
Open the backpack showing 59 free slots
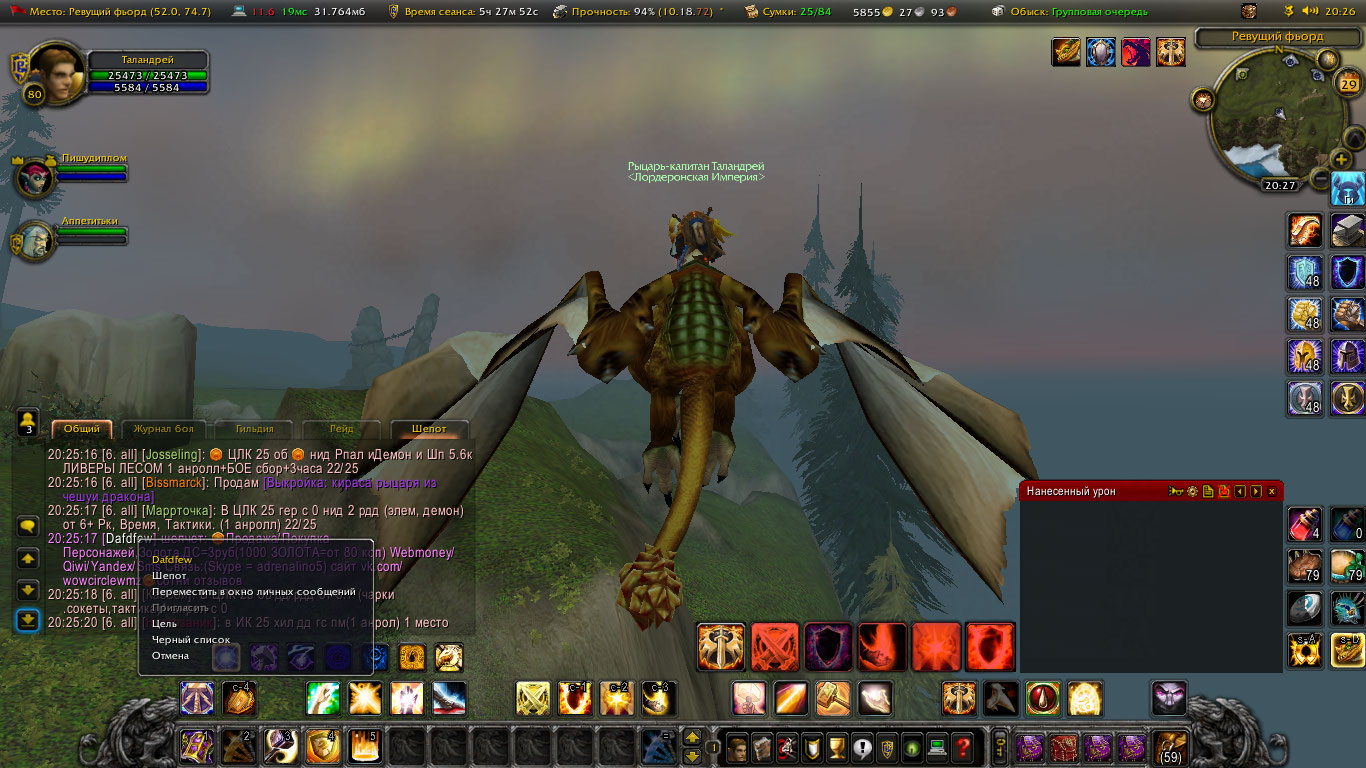tap(1171, 747)
